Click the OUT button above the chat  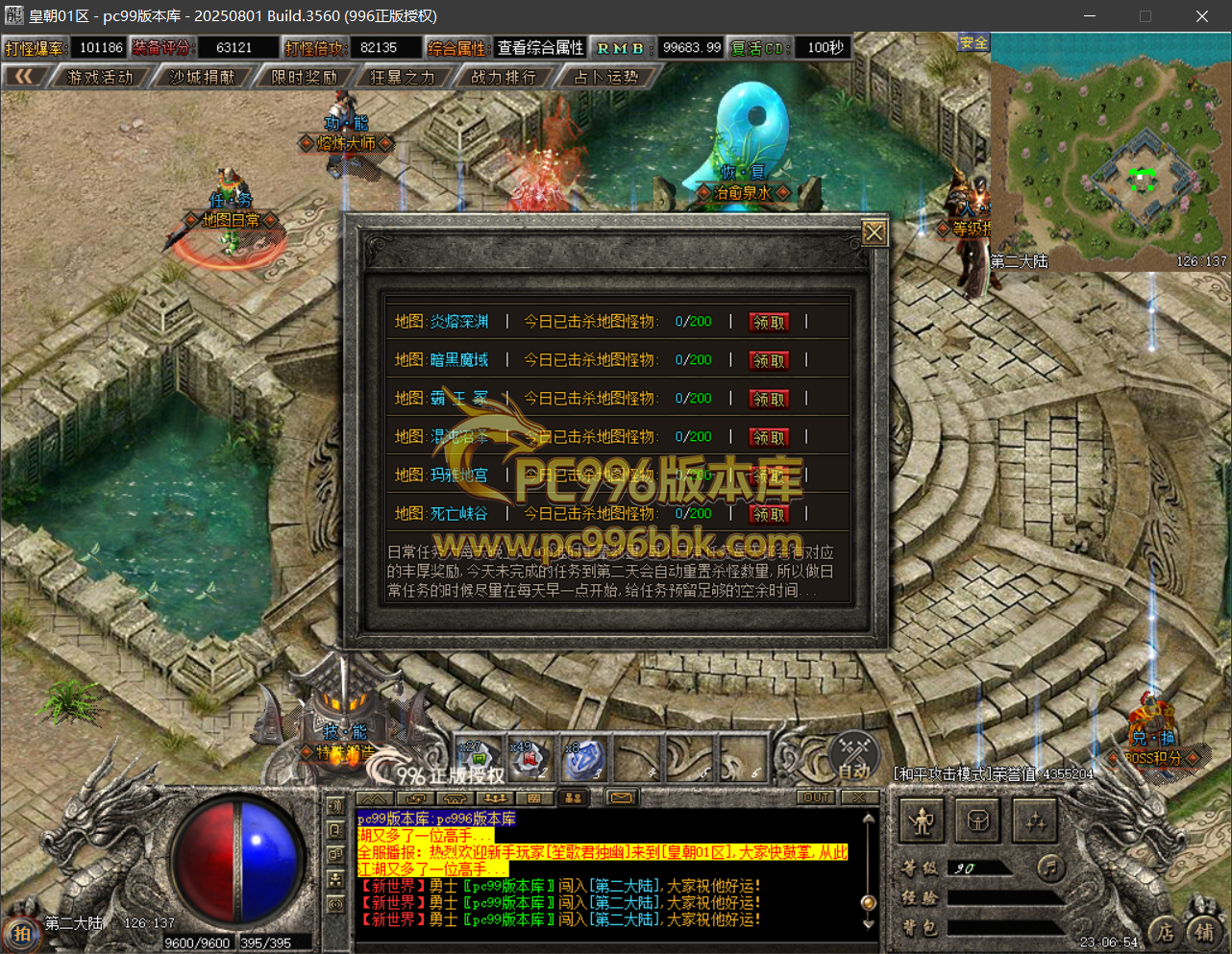817,797
